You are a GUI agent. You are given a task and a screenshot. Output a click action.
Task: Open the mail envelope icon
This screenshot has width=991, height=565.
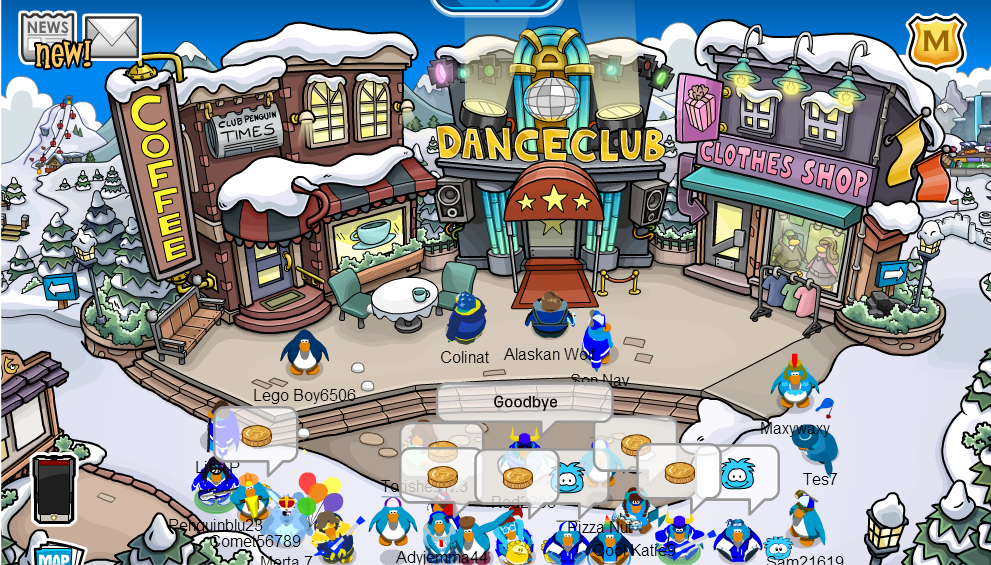pos(111,36)
